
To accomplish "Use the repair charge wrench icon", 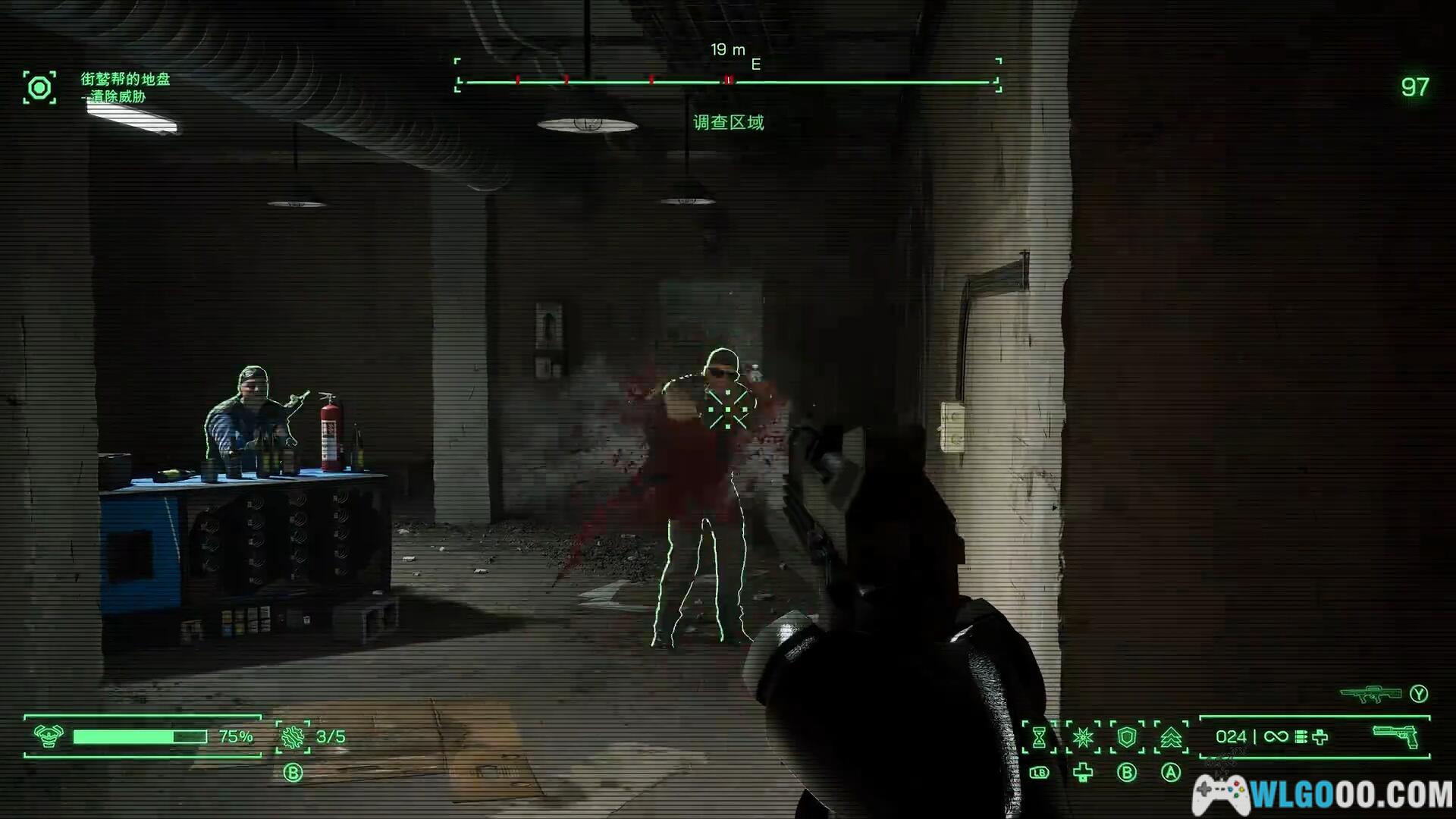I will tap(293, 736).
